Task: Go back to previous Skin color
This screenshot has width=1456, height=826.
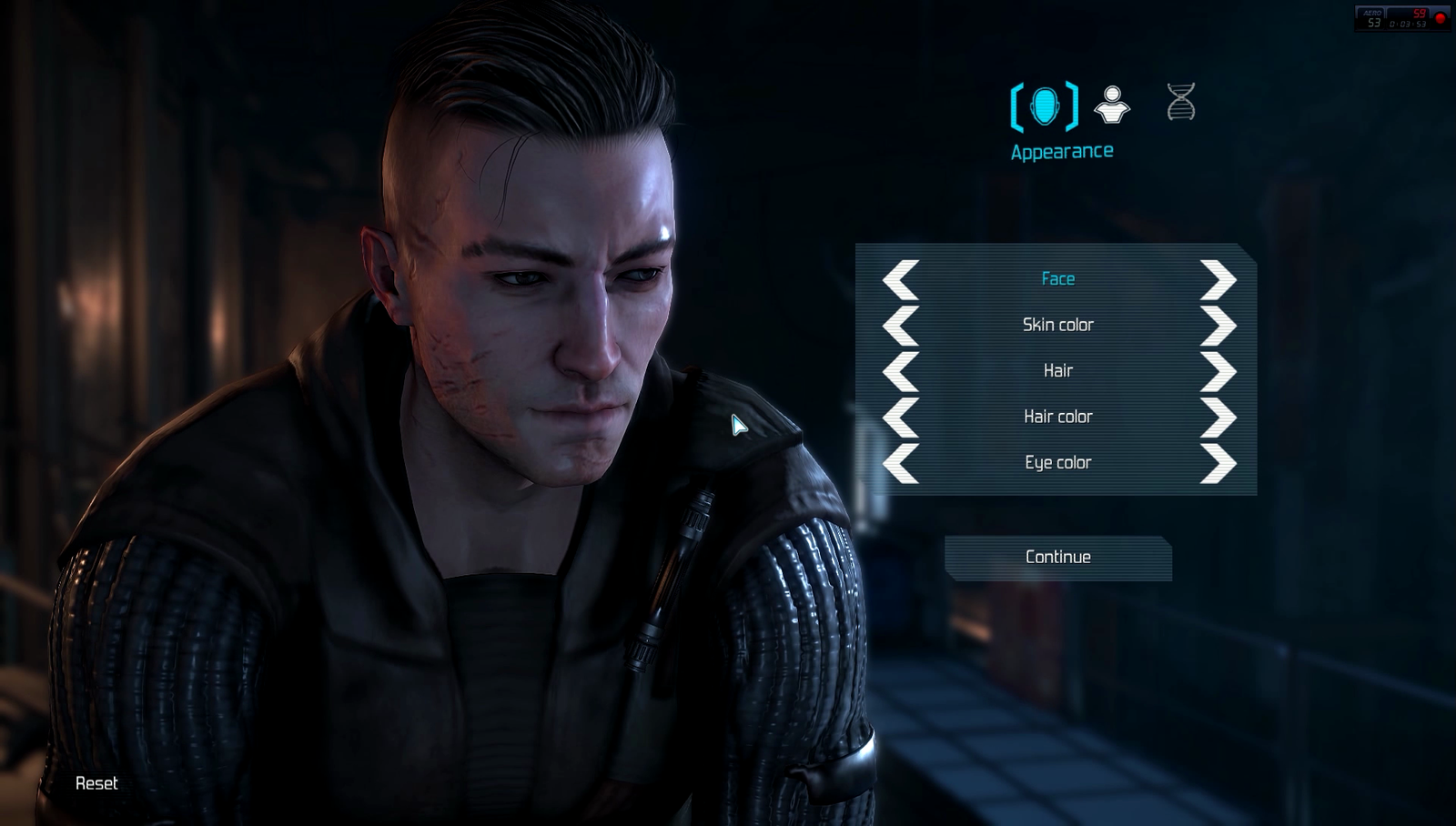Action: tap(901, 326)
